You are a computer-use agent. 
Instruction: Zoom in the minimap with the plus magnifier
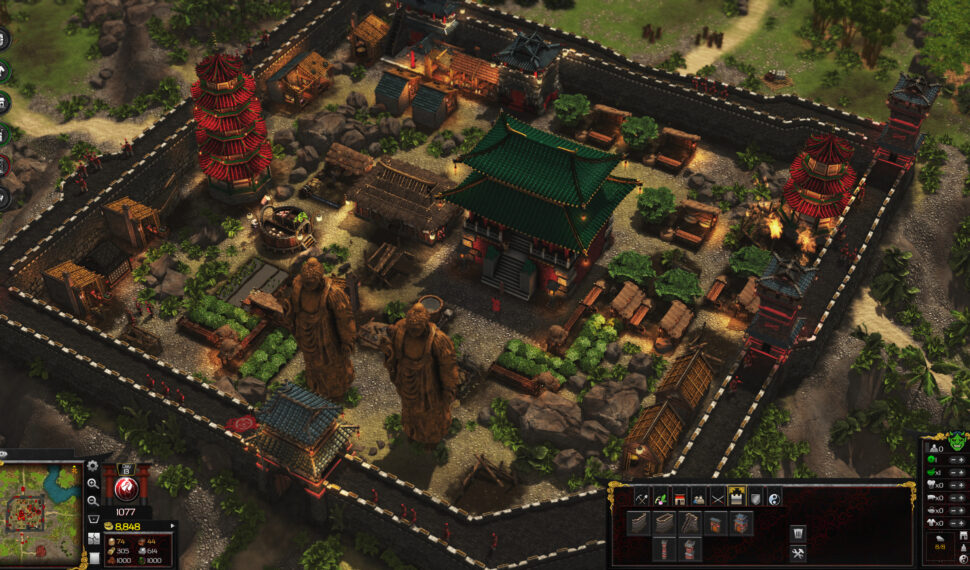click(x=92, y=483)
